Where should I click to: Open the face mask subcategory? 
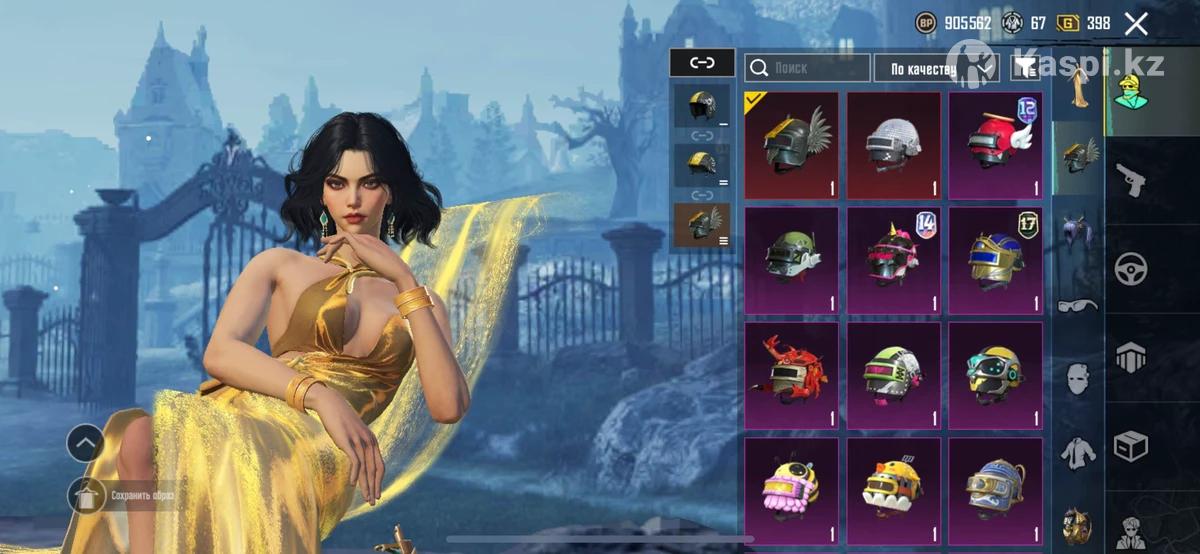pyautogui.click(x=1077, y=378)
